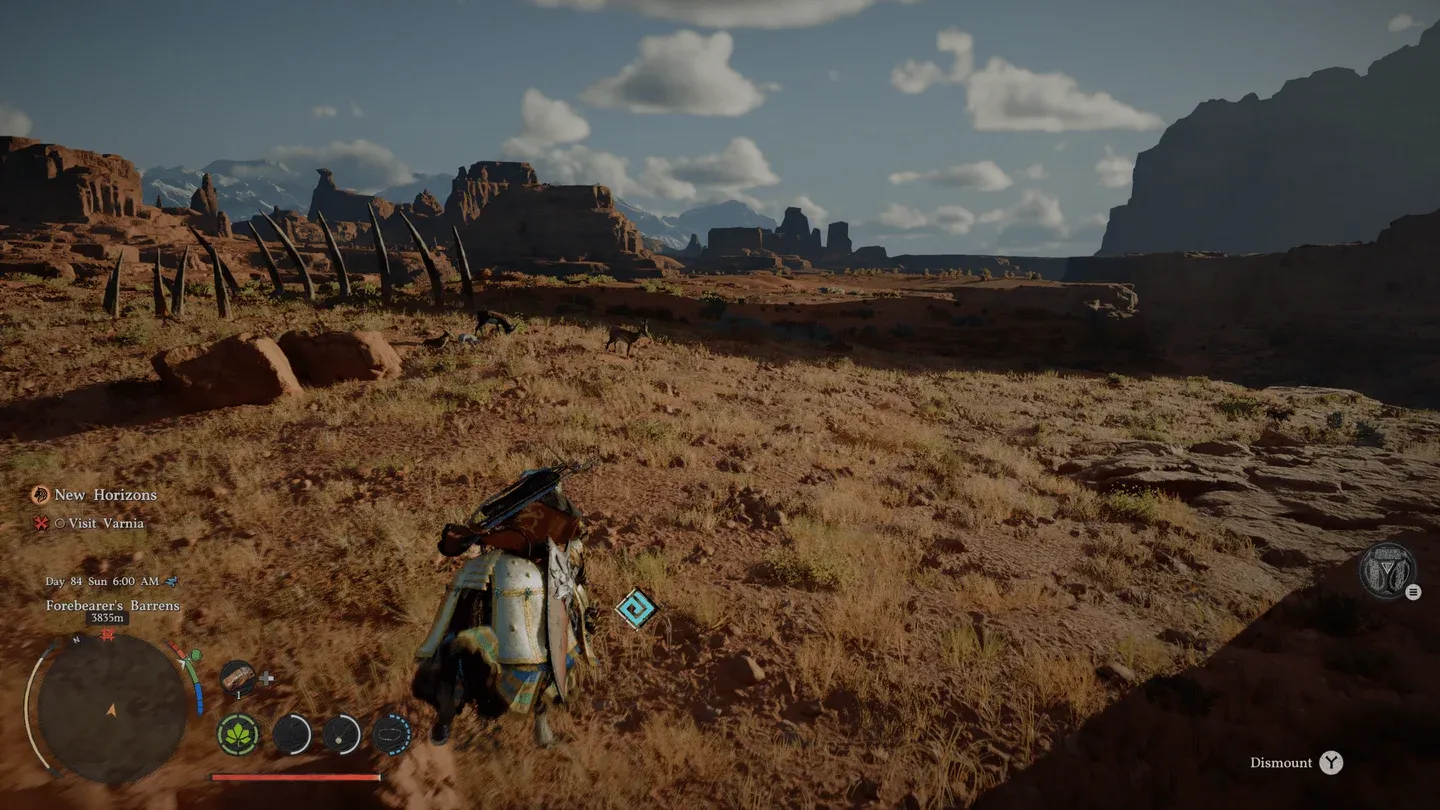Image resolution: width=1440 pixels, height=810 pixels.
Task: Click the blue spiral waypoint marker
Action: point(634,609)
